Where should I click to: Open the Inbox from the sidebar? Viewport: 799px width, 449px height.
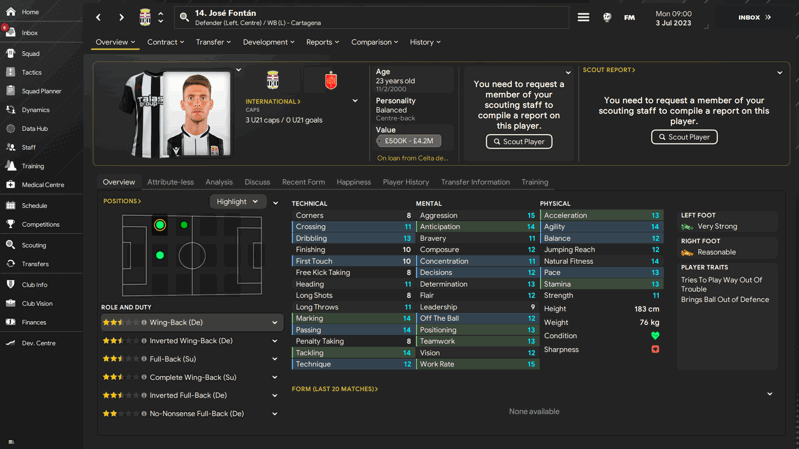(30, 33)
